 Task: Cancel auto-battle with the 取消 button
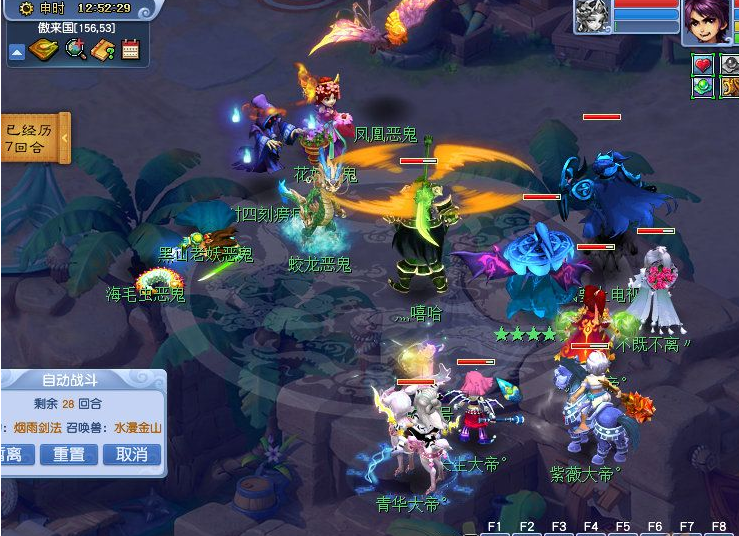(x=131, y=454)
